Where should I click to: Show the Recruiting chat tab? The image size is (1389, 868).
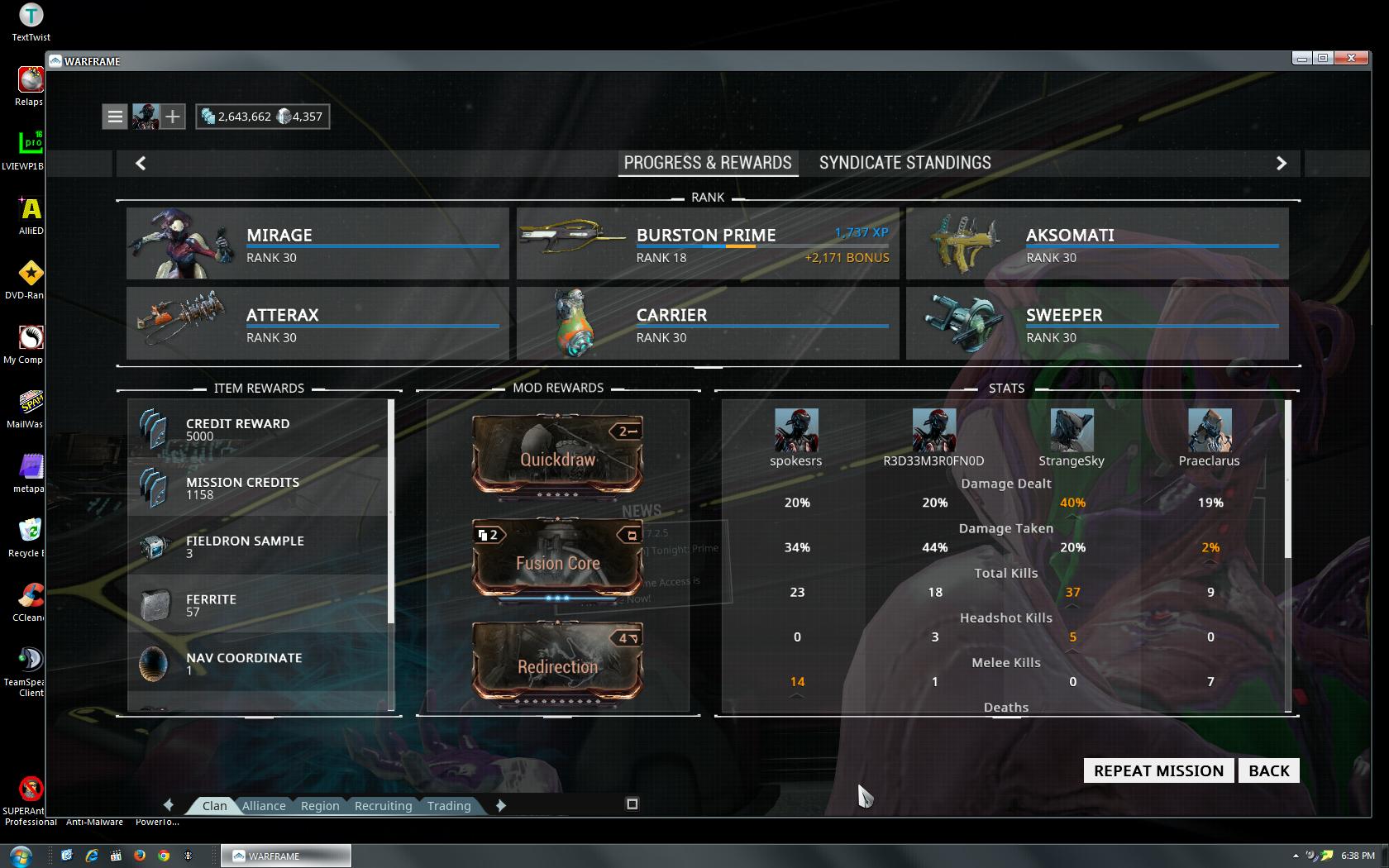coord(383,806)
